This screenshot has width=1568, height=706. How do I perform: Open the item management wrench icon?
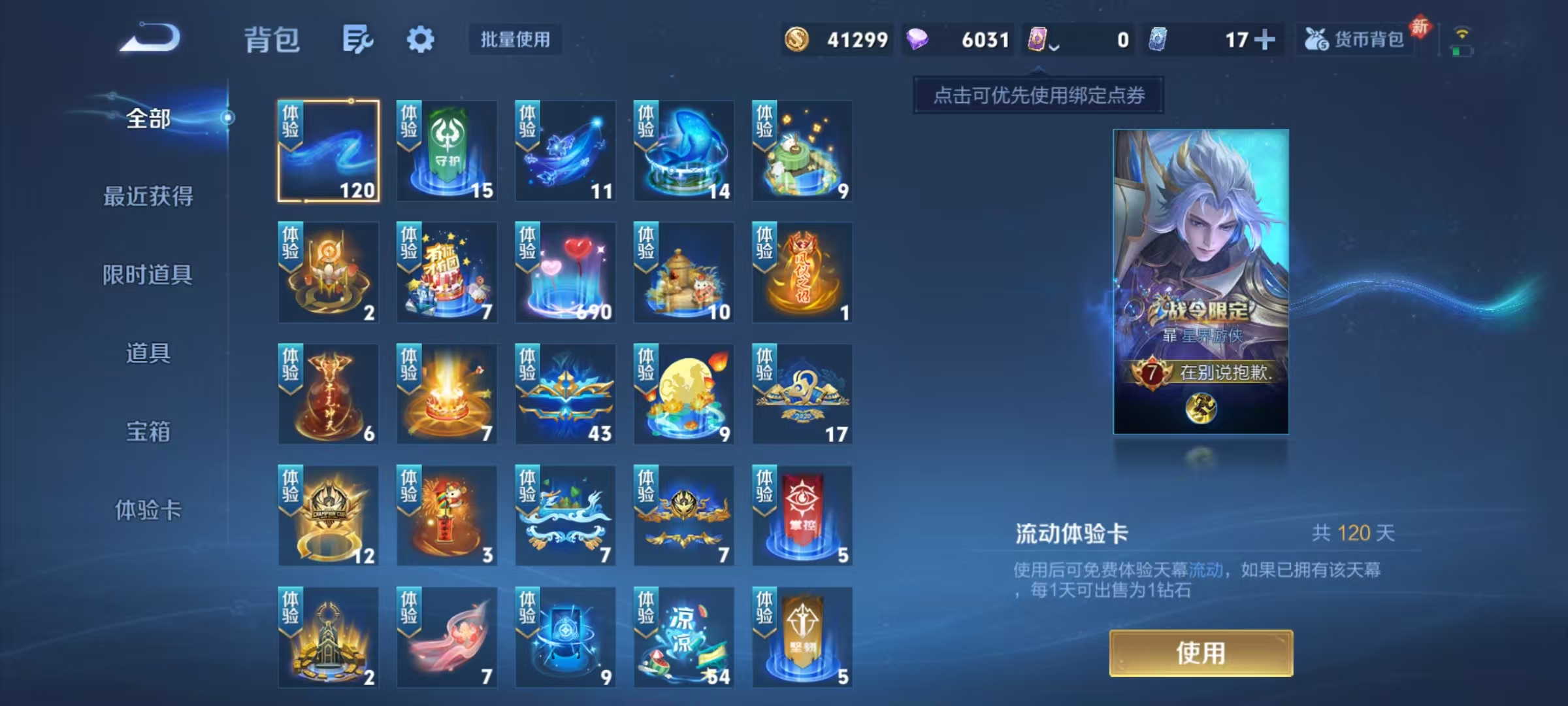(356, 39)
